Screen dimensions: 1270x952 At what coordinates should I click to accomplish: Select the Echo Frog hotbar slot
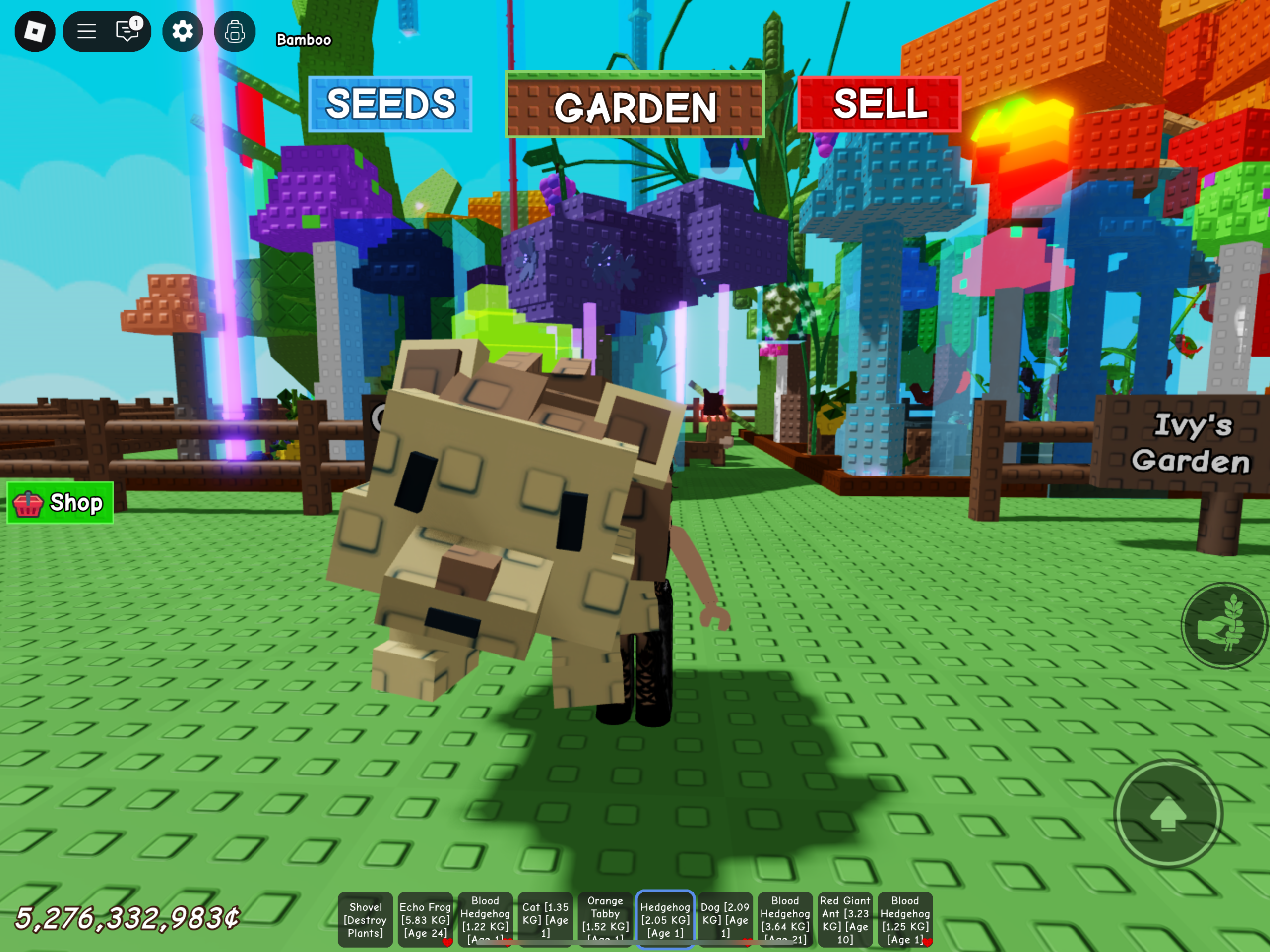pyautogui.click(x=426, y=918)
